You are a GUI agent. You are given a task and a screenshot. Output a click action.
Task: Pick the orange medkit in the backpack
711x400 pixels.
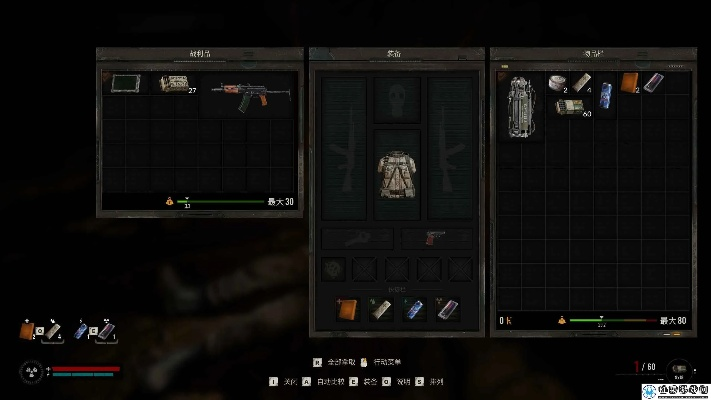[630, 83]
